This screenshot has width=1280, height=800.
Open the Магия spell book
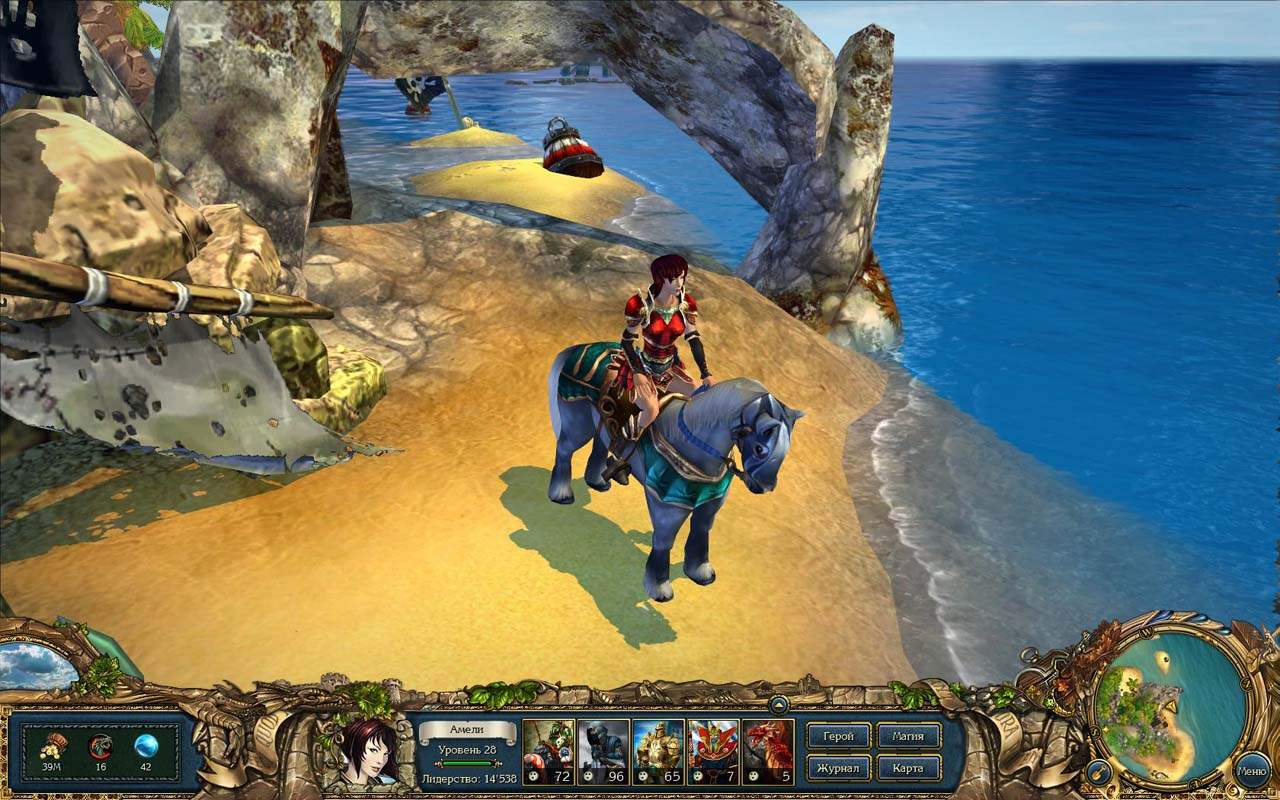pyautogui.click(x=909, y=736)
